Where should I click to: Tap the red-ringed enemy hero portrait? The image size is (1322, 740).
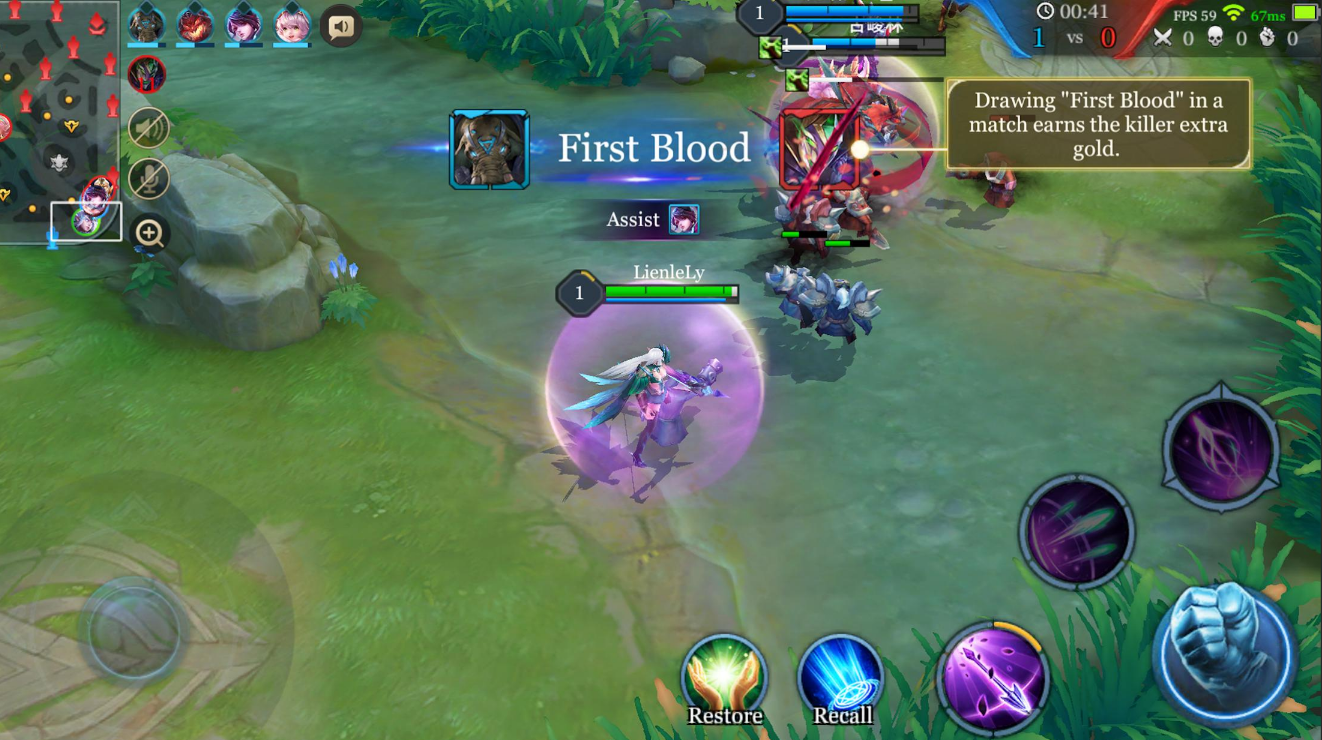point(146,75)
